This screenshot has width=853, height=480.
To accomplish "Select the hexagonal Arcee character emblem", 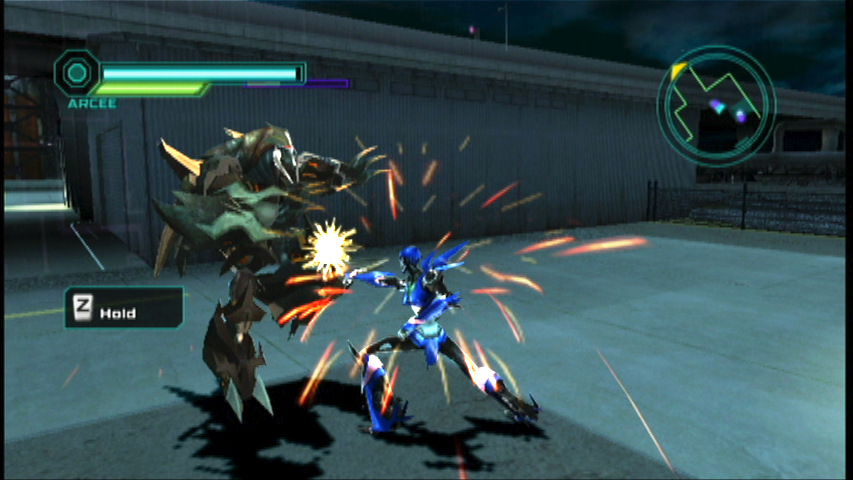I will pyautogui.click(x=76, y=73).
